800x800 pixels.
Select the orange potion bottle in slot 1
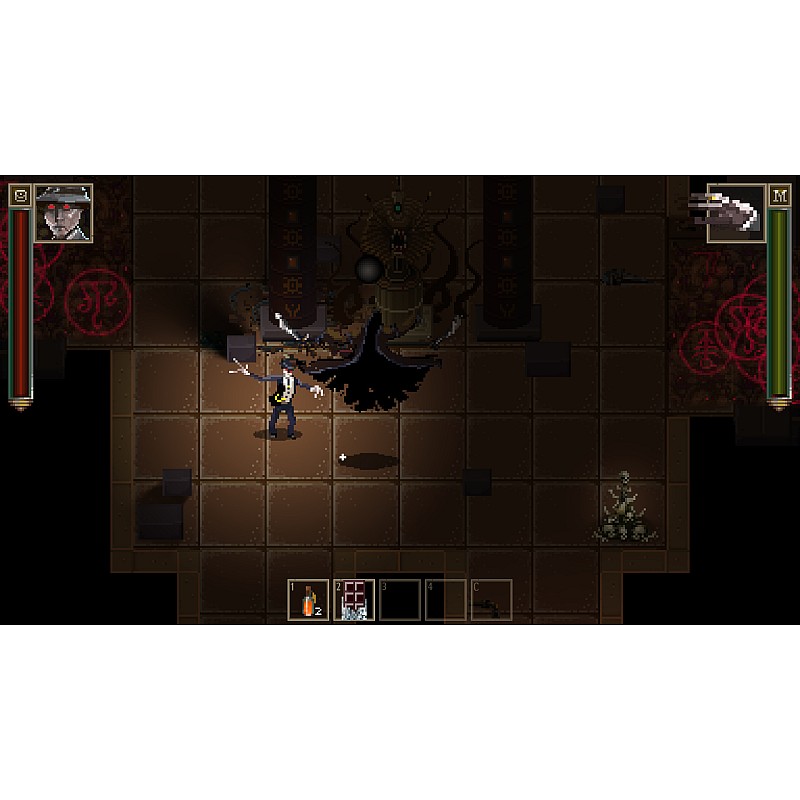point(308,600)
